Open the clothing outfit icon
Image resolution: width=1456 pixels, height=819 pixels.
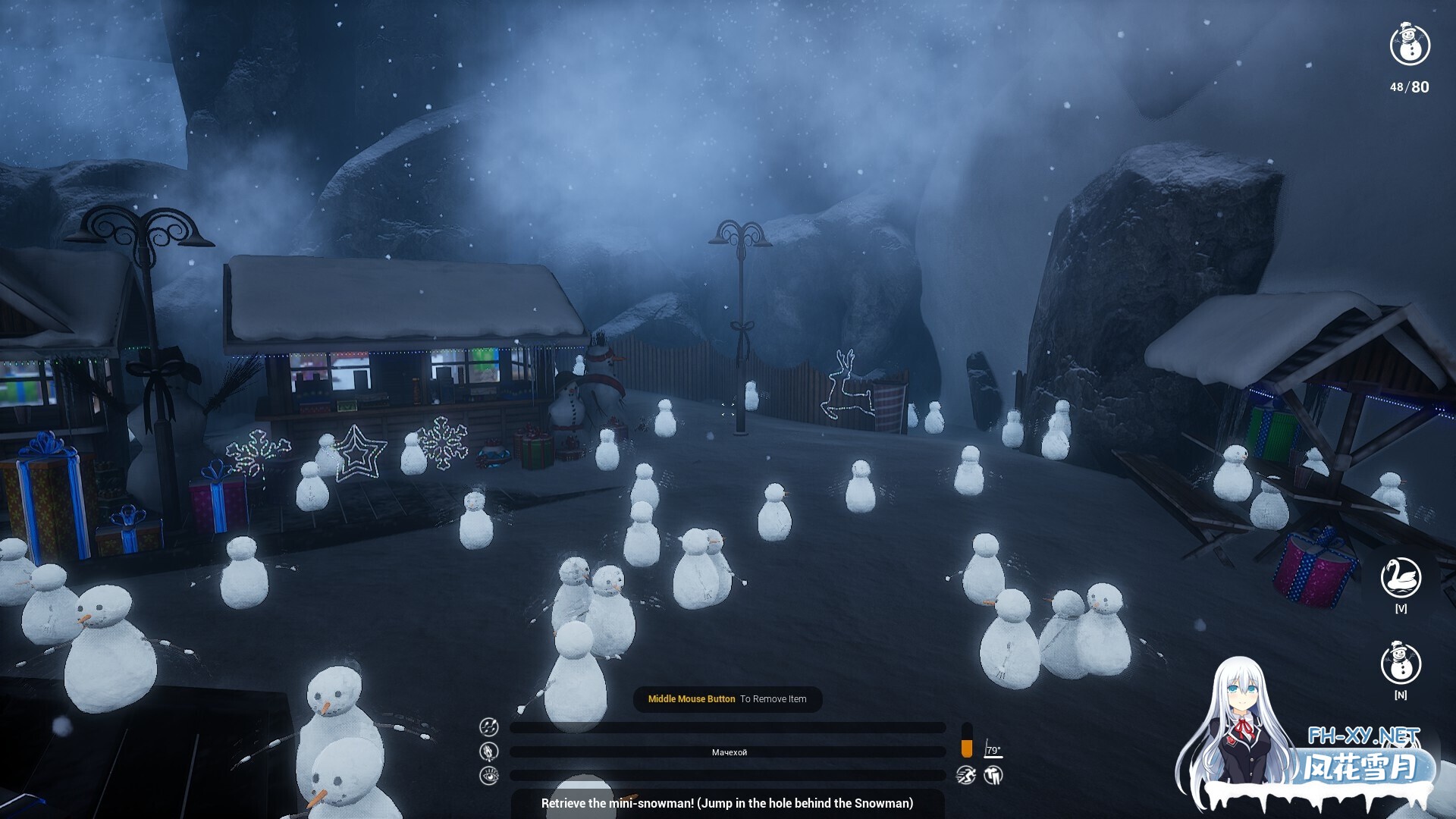[x=993, y=775]
